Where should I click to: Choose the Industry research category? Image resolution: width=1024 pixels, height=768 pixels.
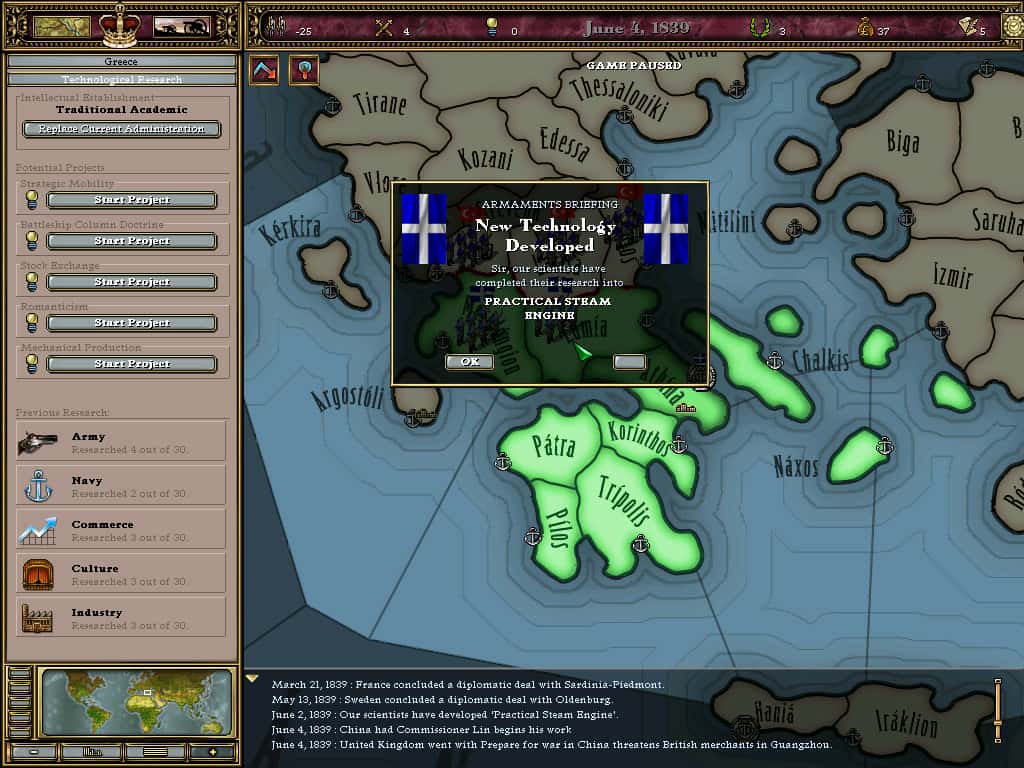pos(121,618)
